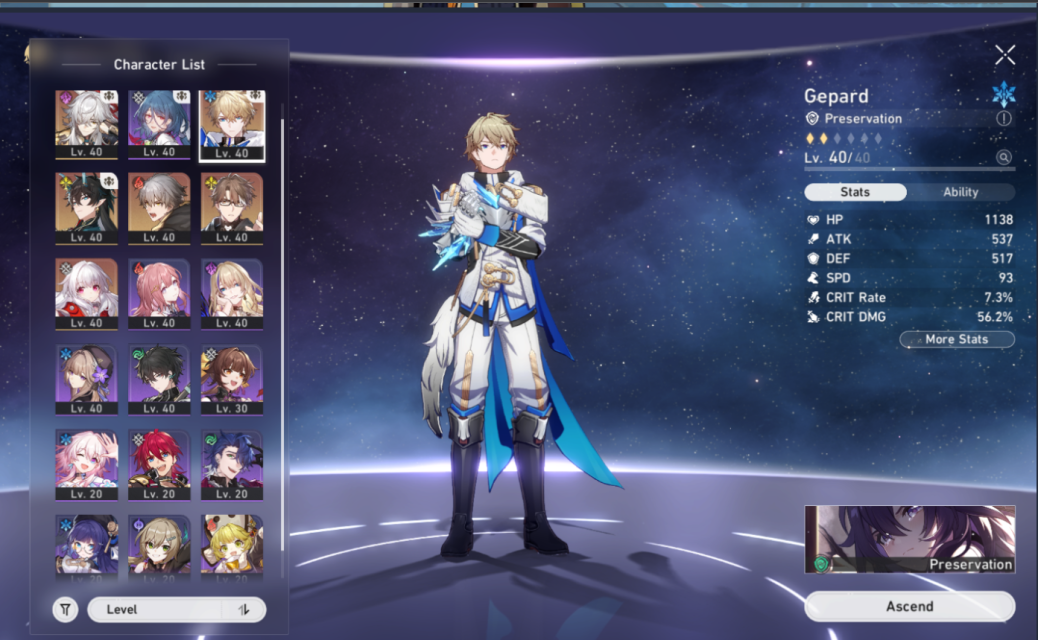Close the character screen
Screen dimensions: 1038x640
1004,55
